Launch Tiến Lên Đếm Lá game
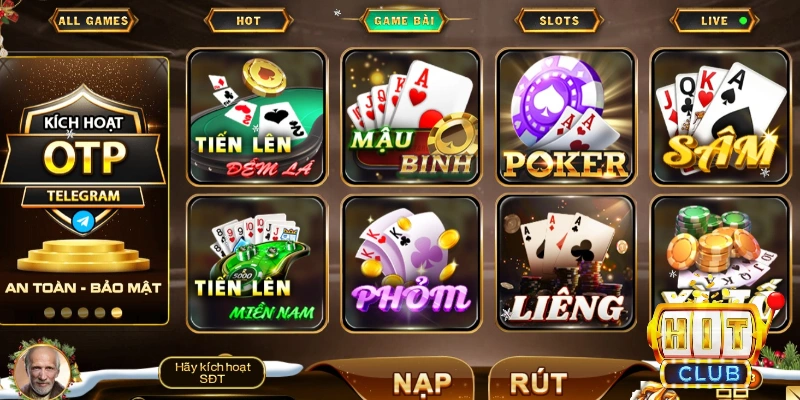Screen dimensions: 800x400 [x=257, y=116]
